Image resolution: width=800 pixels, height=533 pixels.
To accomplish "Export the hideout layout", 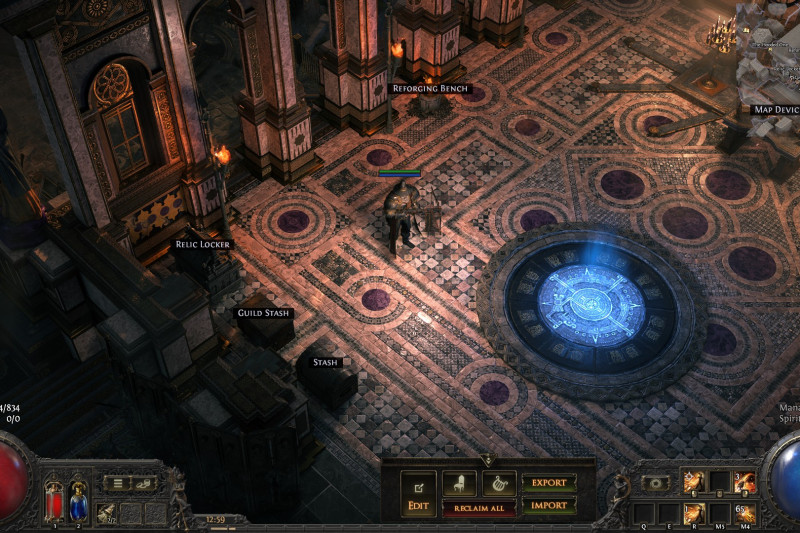I will pyautogui.click(x=548, y=483).
